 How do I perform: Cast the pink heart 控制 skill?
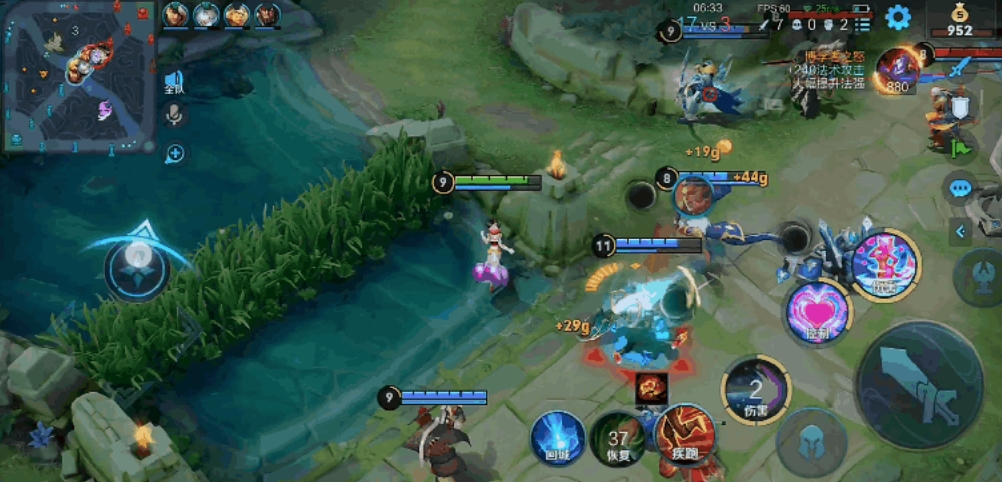point(818,313)
